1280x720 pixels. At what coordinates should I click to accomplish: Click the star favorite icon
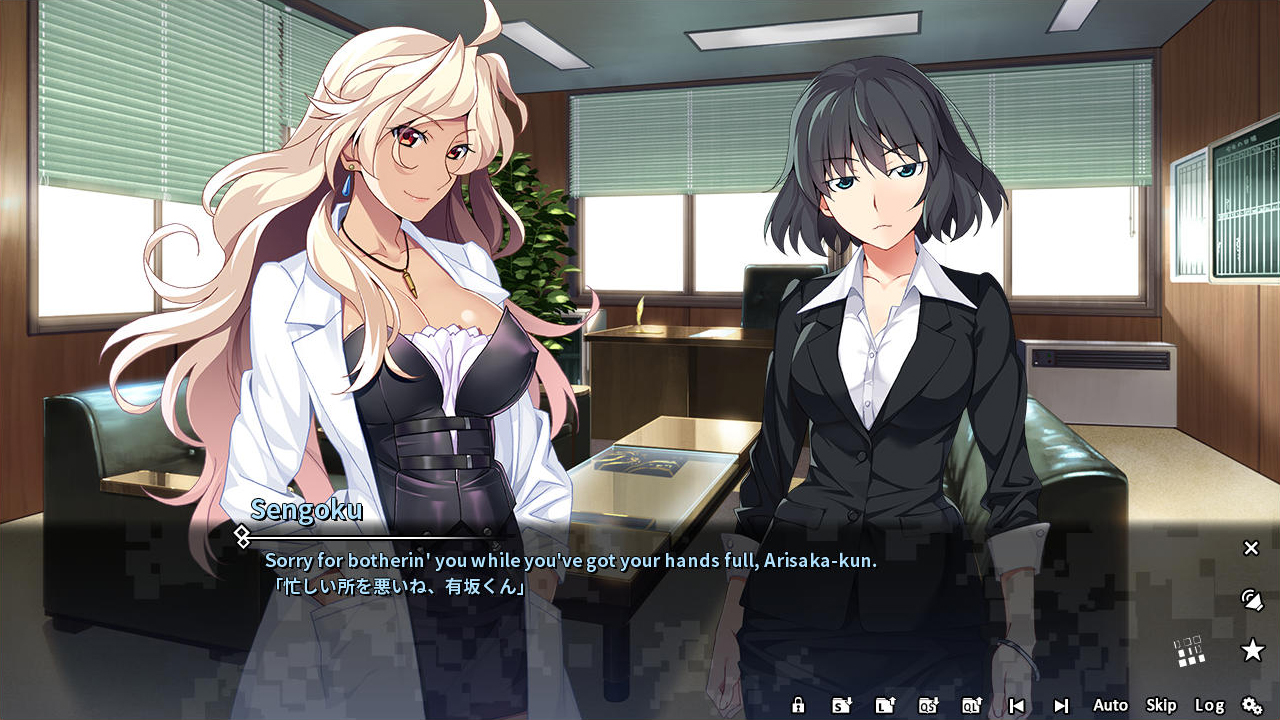tap(1253, 650)
